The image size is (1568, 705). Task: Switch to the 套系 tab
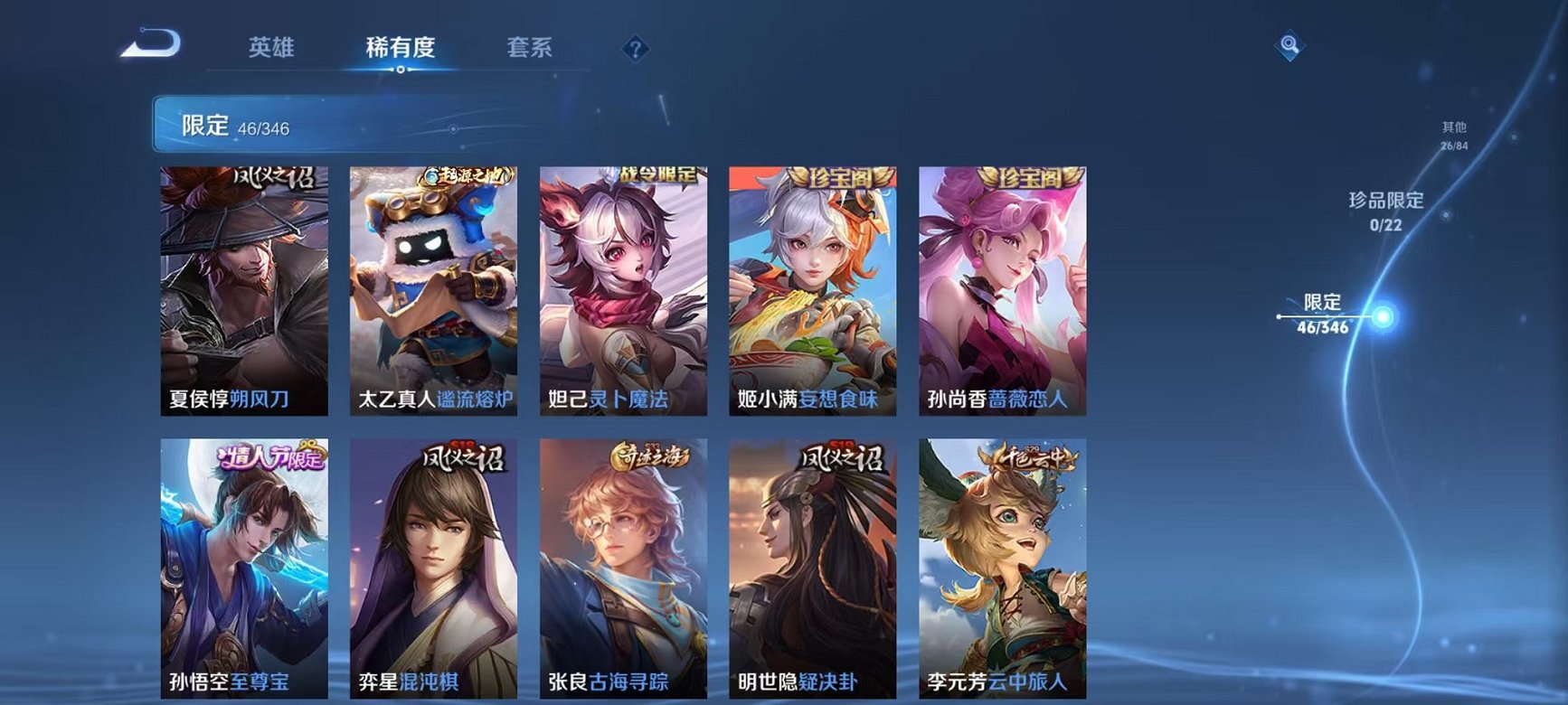point(531,48)
